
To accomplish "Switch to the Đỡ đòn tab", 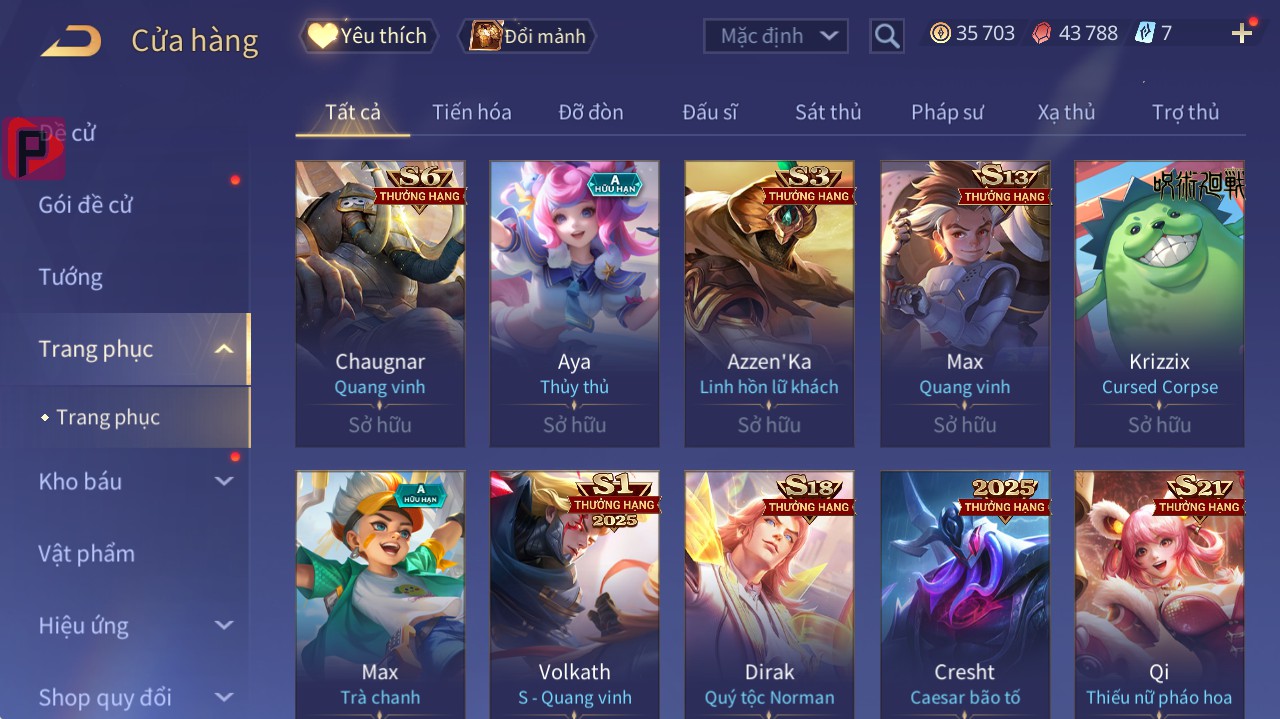I will point(591,112).
